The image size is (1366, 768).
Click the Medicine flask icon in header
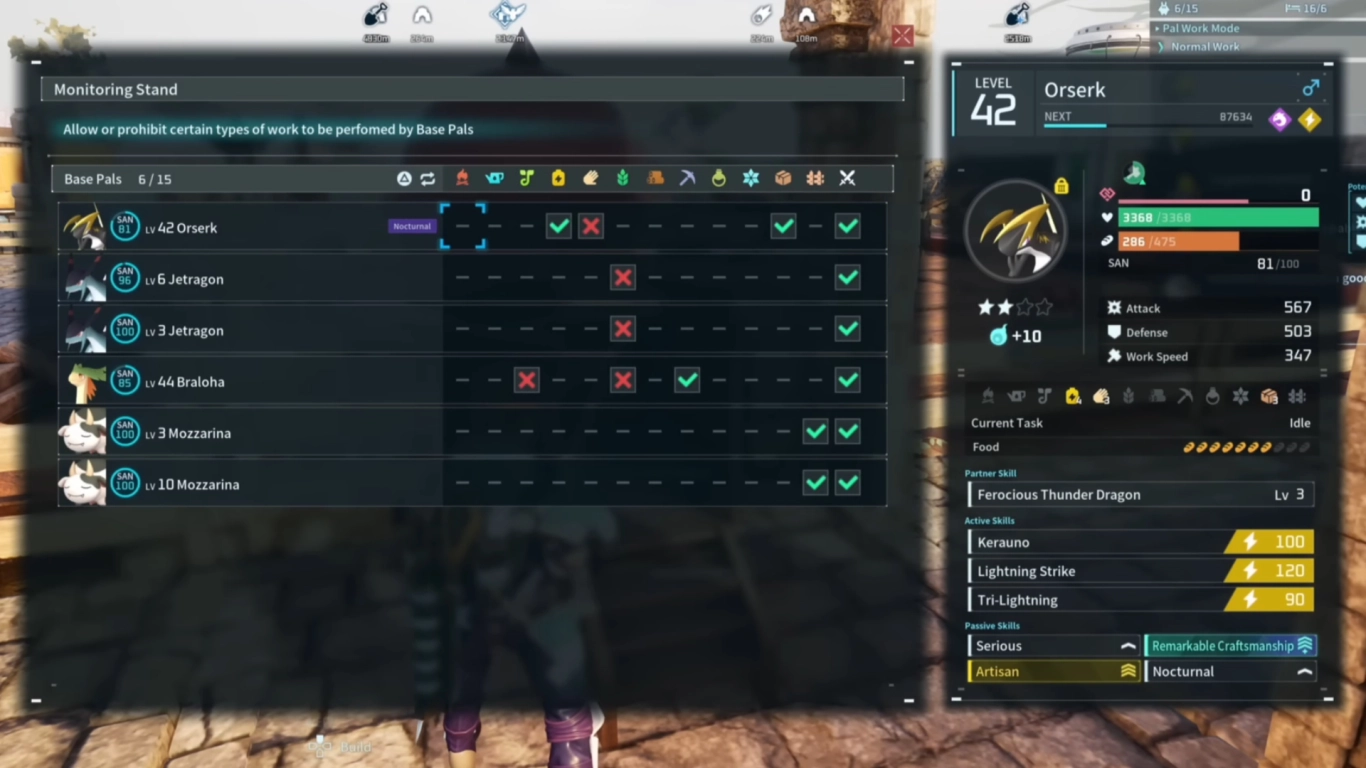tap(720, 178)
